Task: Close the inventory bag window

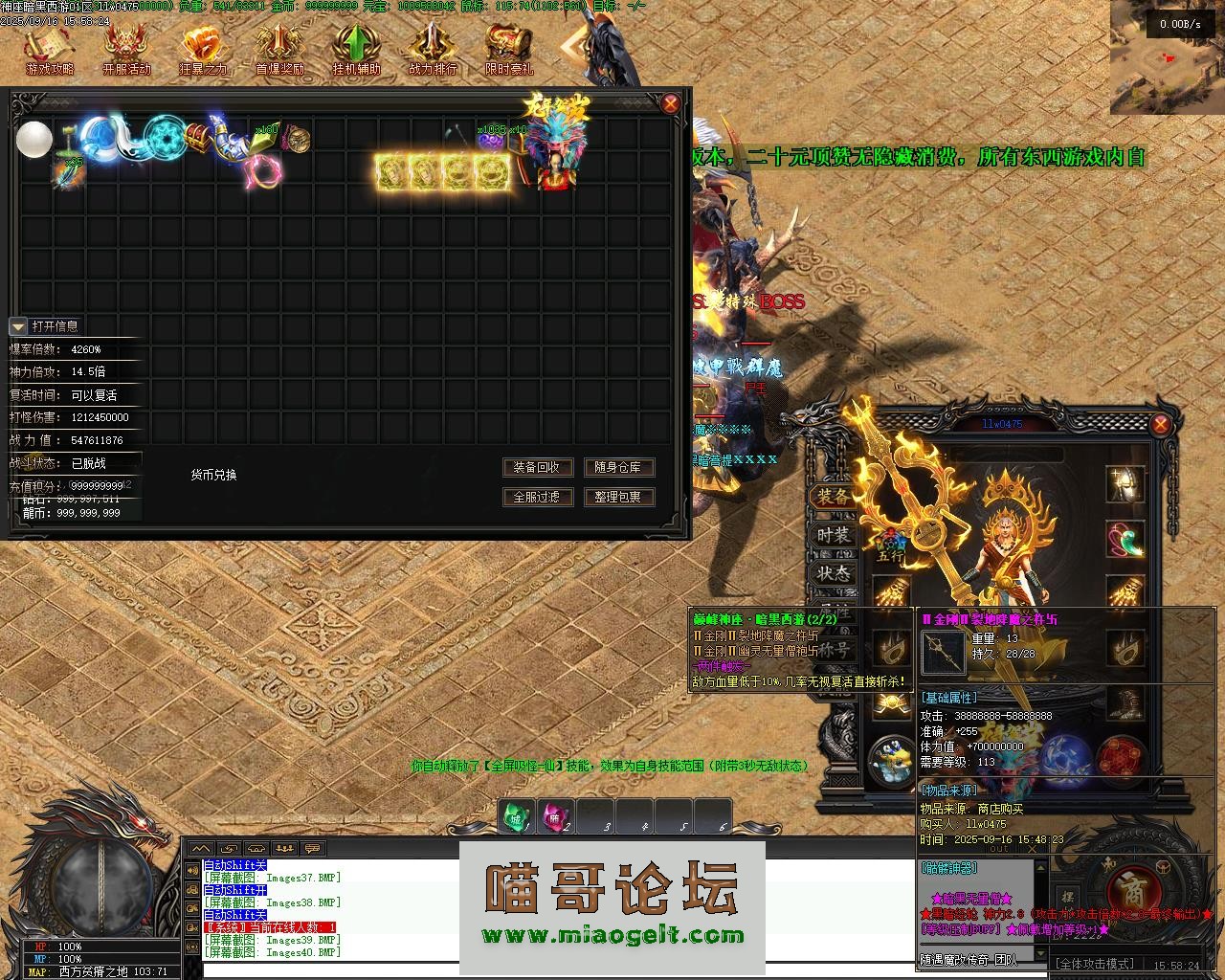Action: tap(671, 103)
